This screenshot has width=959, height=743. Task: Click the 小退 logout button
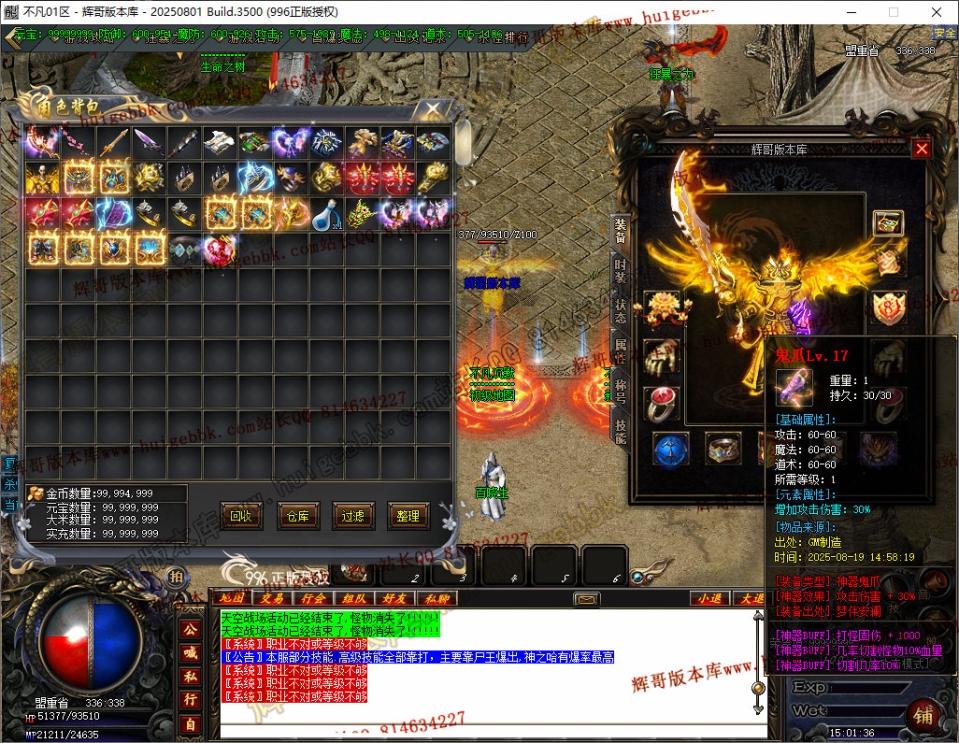pos(708,598)
